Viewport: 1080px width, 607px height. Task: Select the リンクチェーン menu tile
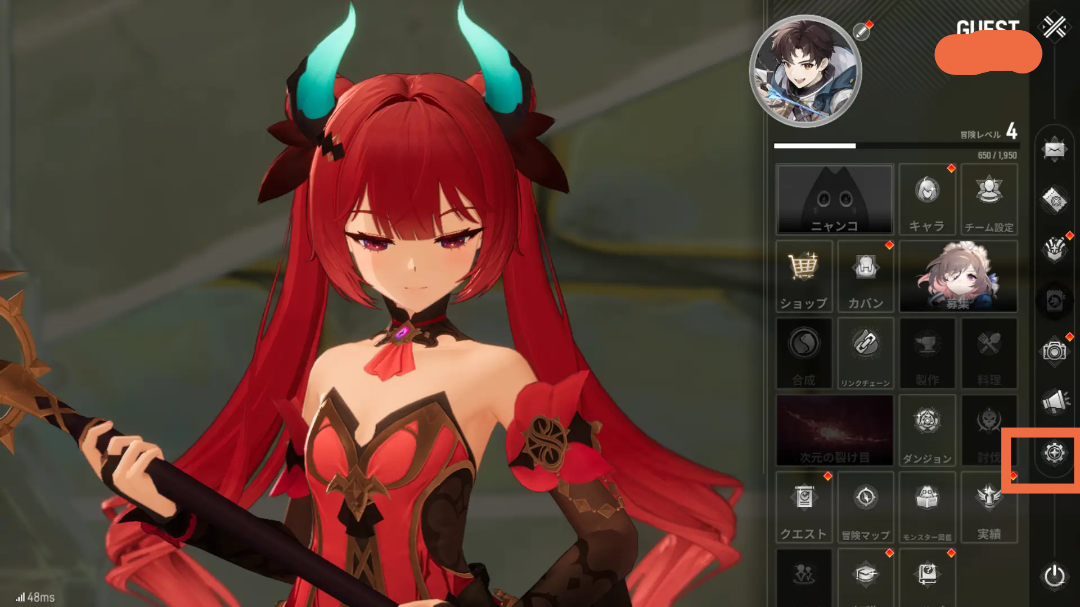(x=865, y=352)
